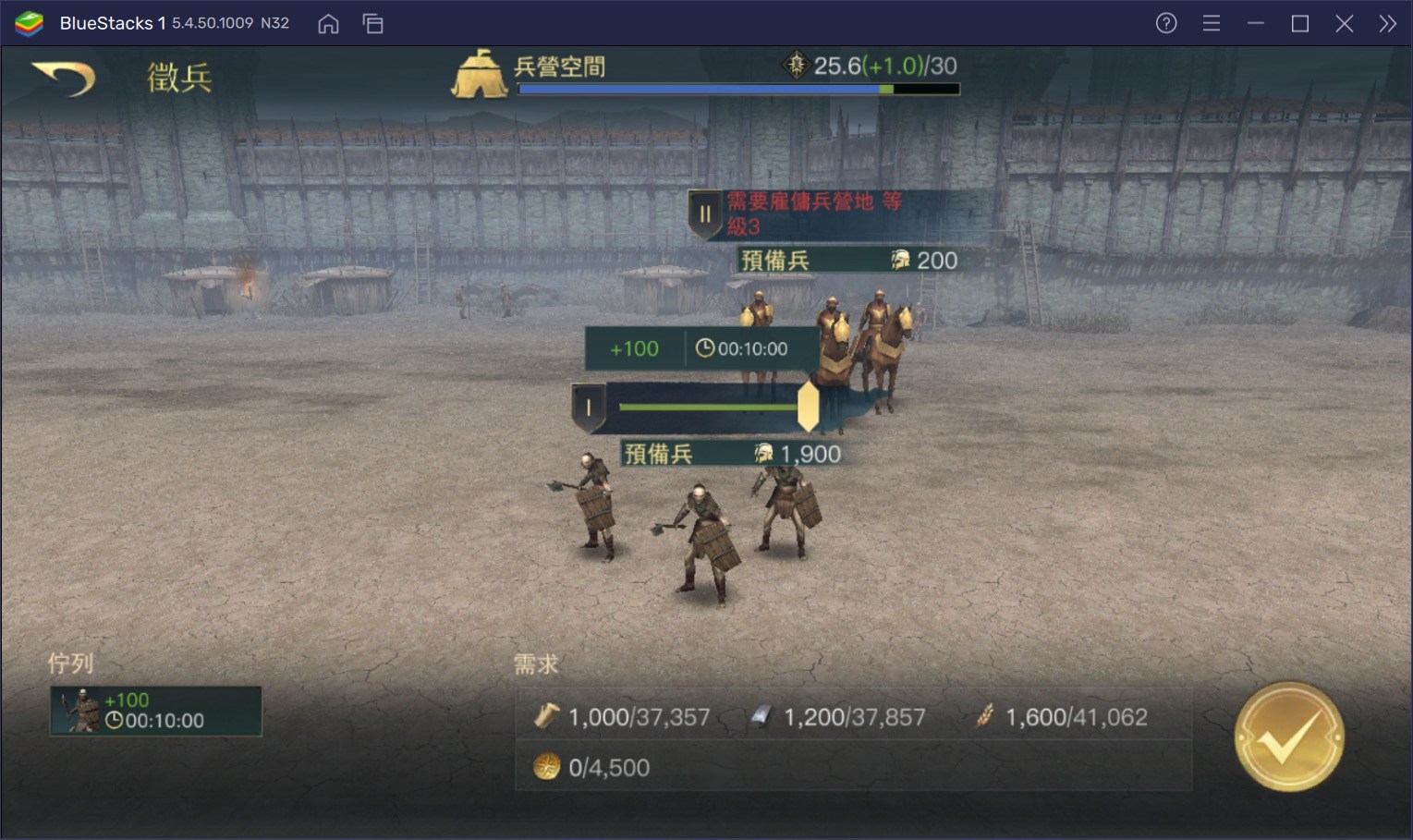Go back using the curved arrow
Viewport: 1413px width, 840px height.
(63, 78)
